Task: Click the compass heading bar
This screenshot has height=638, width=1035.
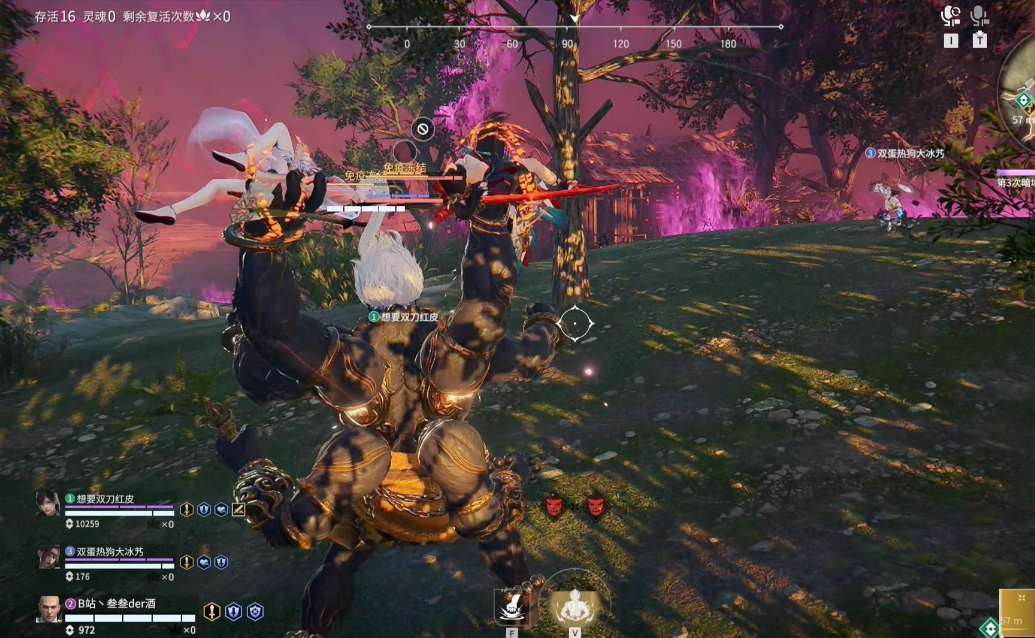Action: pos(575,27)
